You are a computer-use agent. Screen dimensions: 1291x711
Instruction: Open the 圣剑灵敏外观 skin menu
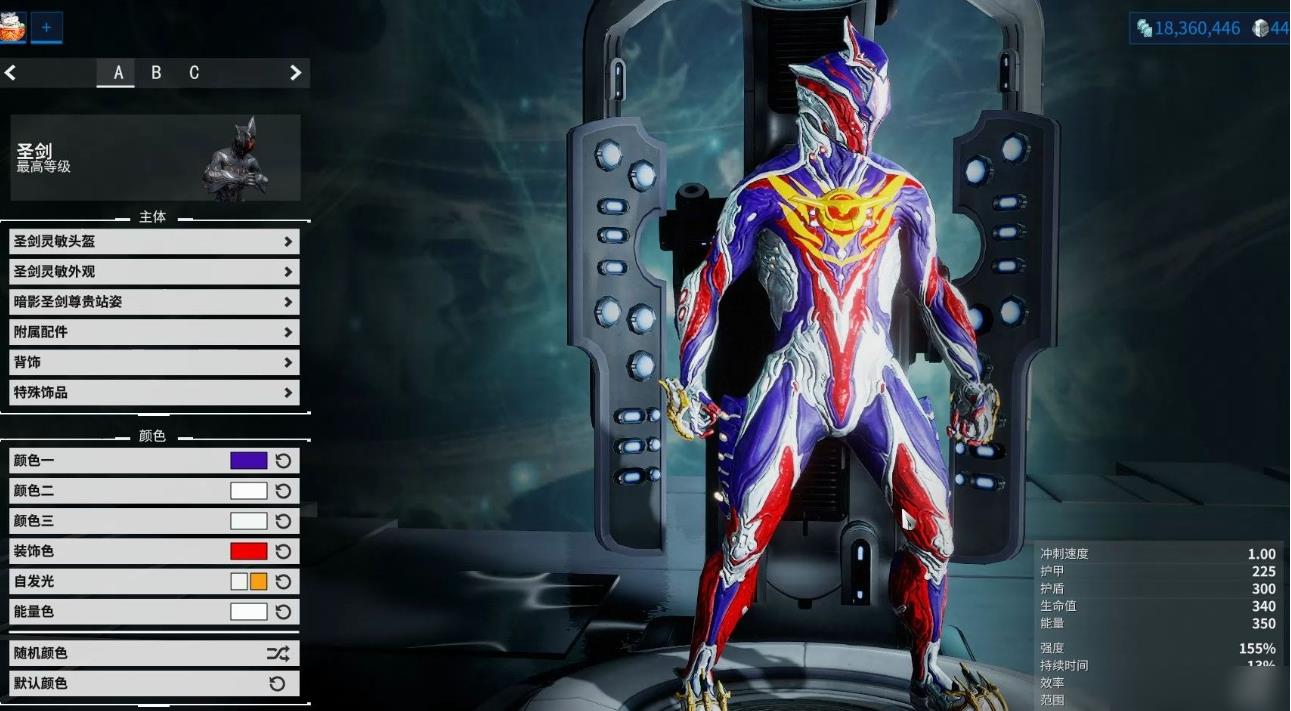tap(154, 271)
